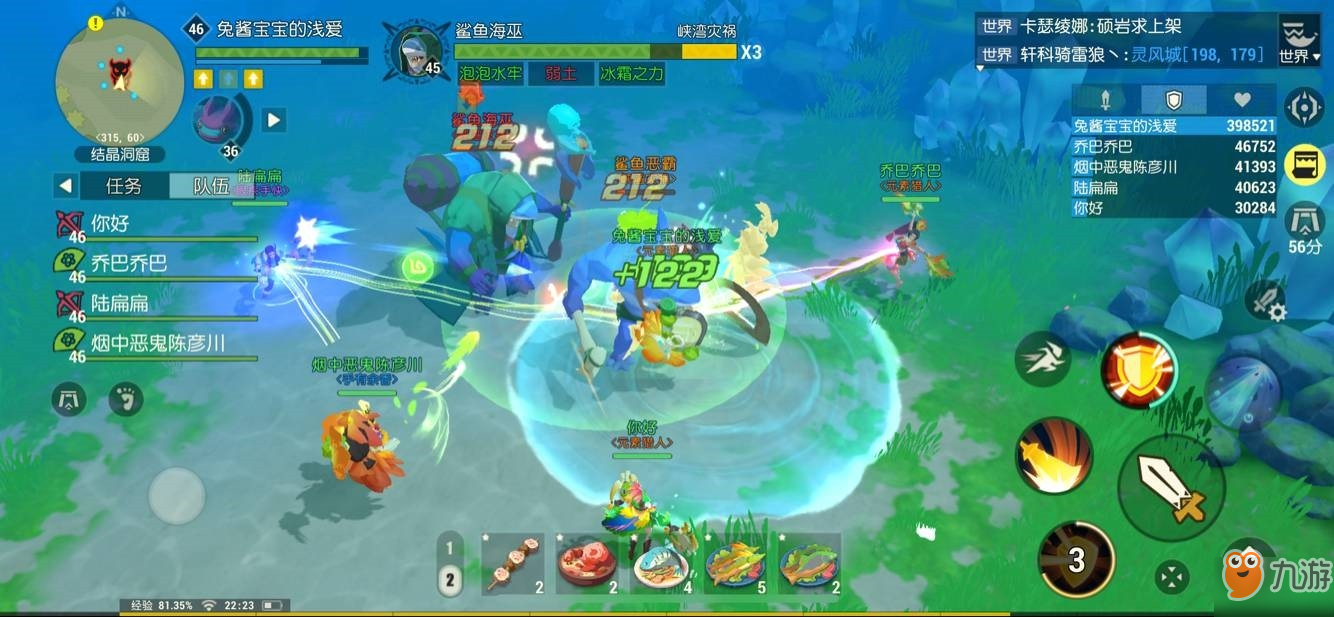1334x617 pixels.
Task: Show the heart healing ranking tab
Action: pyautogui.click(x=1241, y=99)
